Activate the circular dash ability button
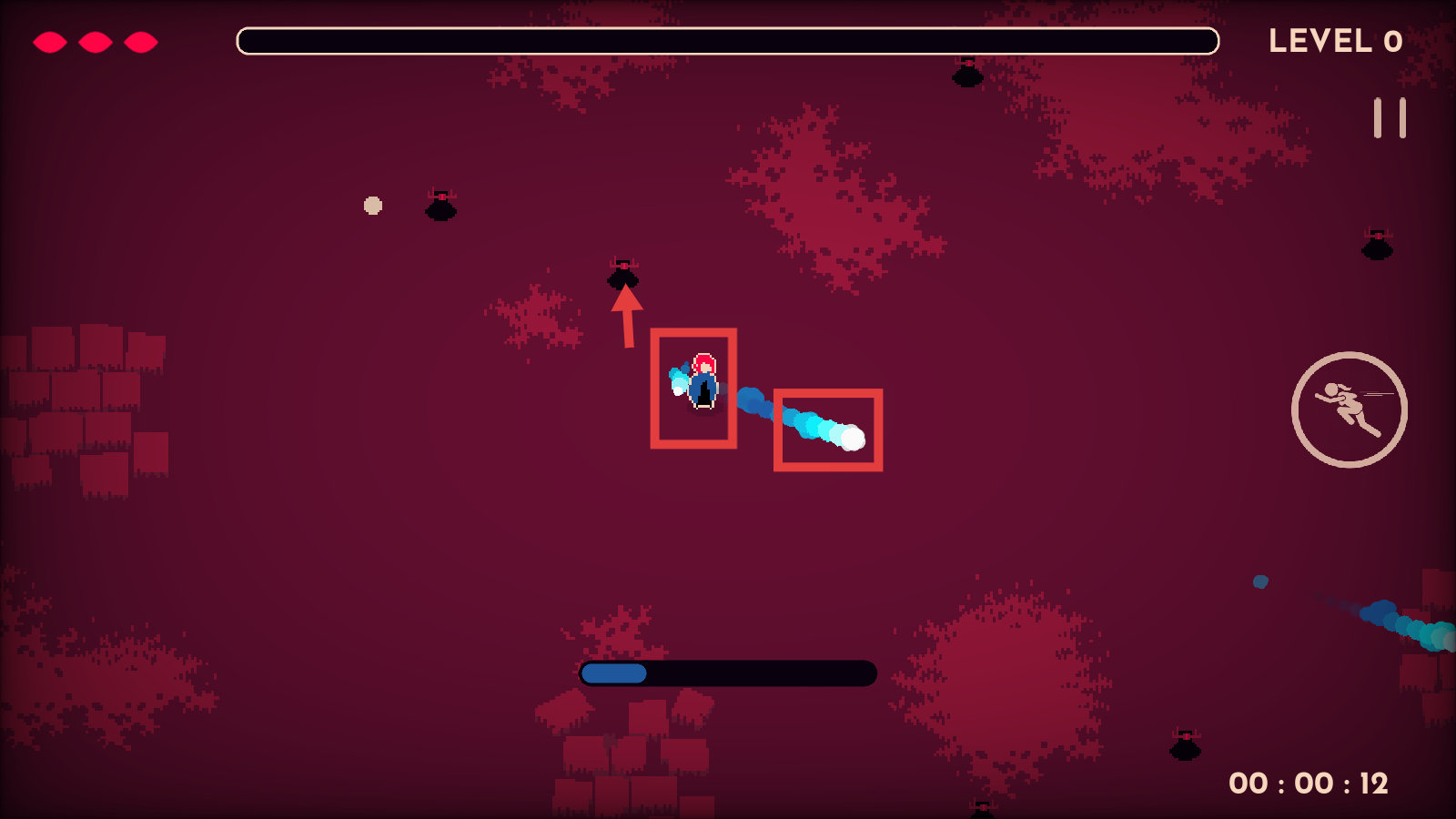Viewport: 1456px width, 819px height. coord(1349,409)
